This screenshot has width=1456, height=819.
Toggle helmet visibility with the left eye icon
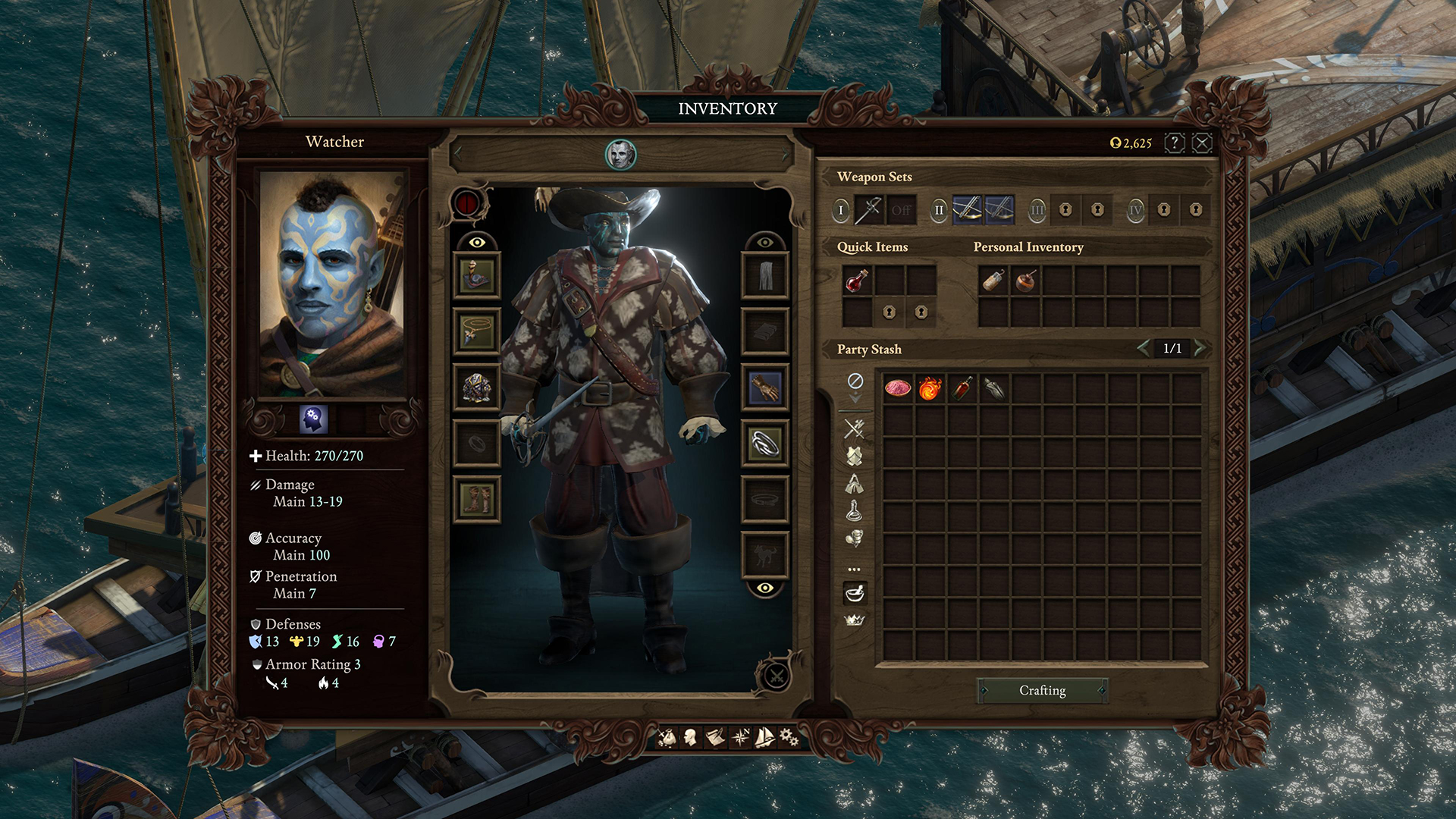point(476,244)
